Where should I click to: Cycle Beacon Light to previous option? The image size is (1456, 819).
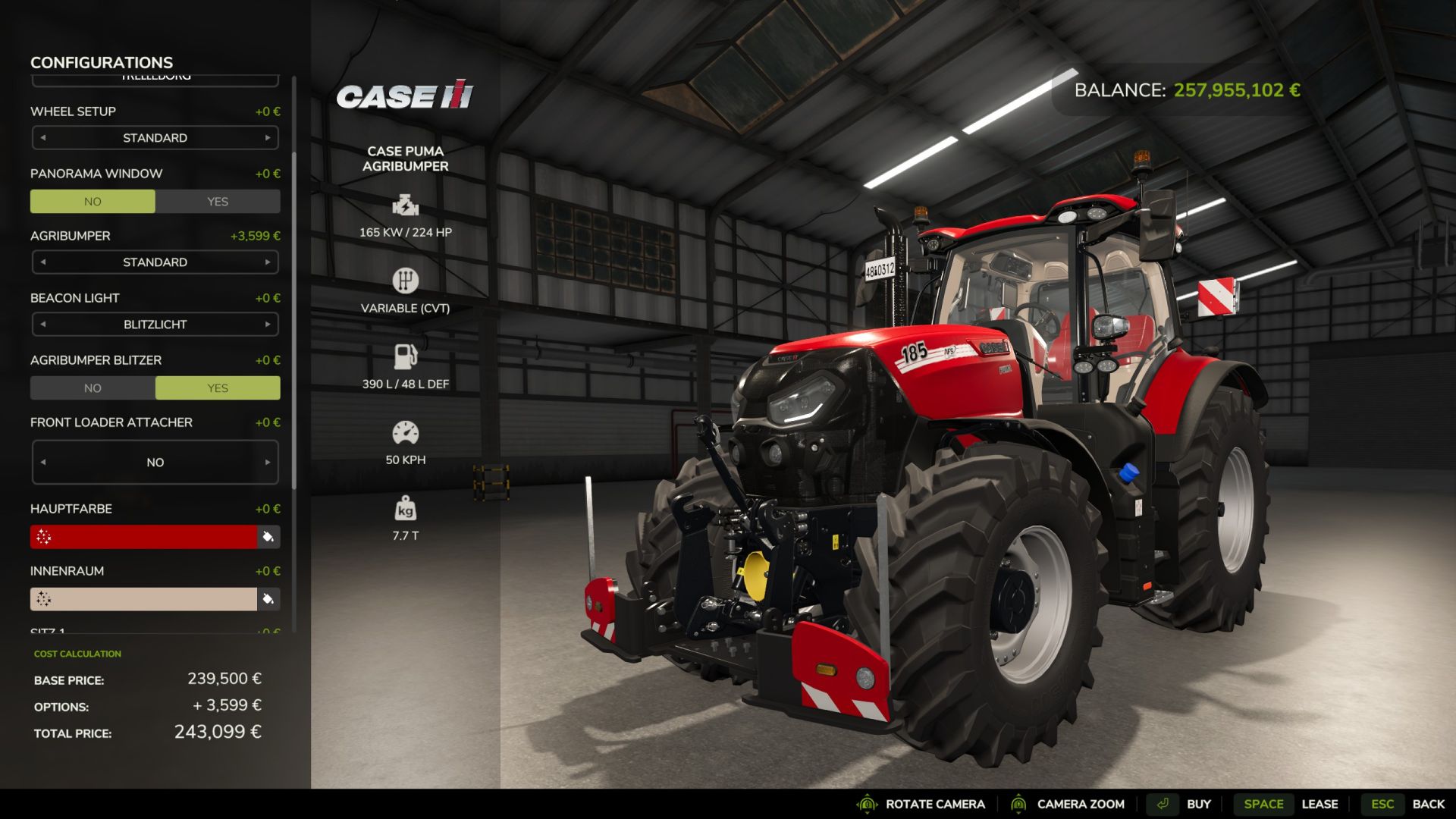click(43, 325)
